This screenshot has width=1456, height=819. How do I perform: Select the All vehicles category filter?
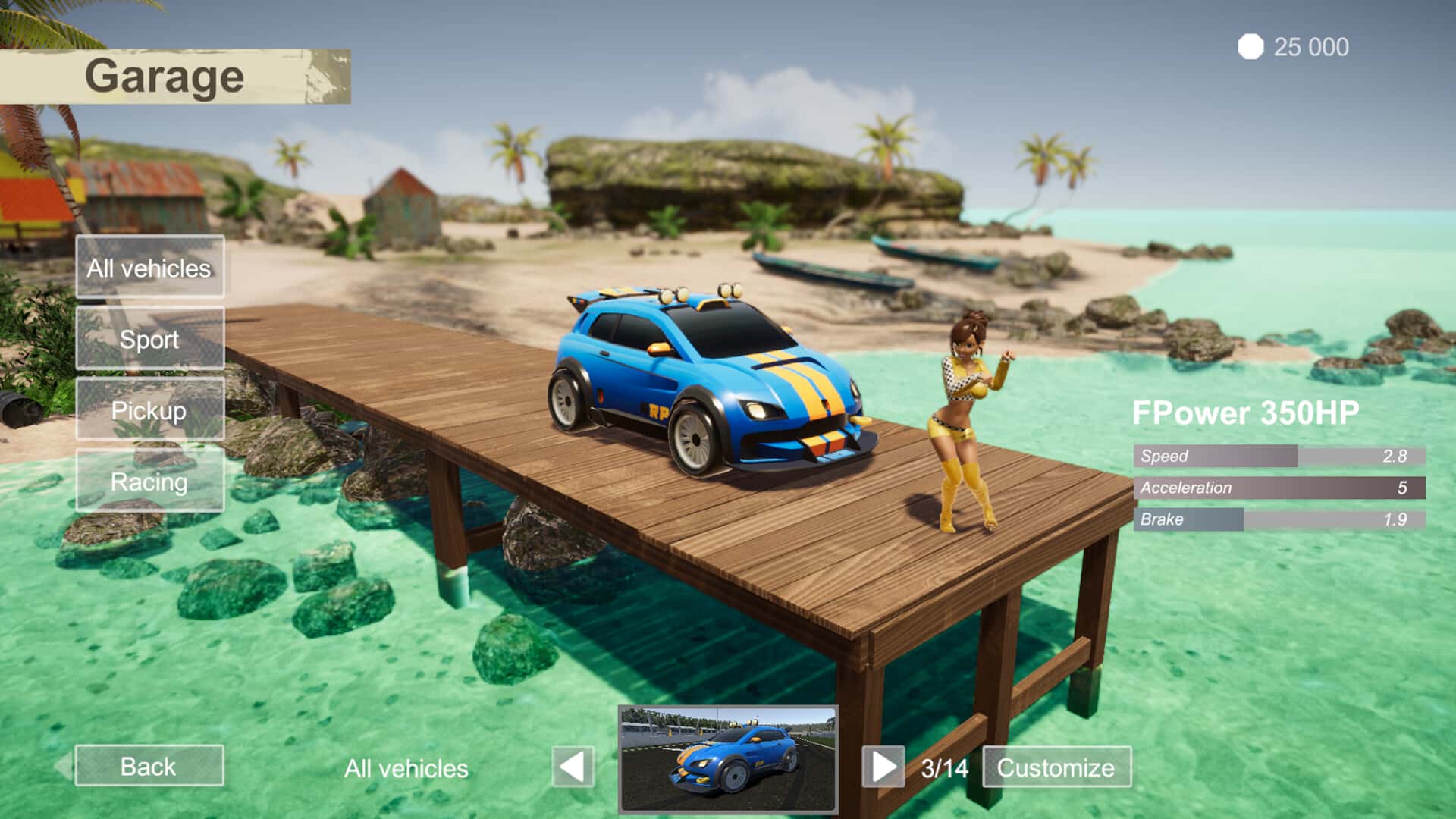(149, 267)
